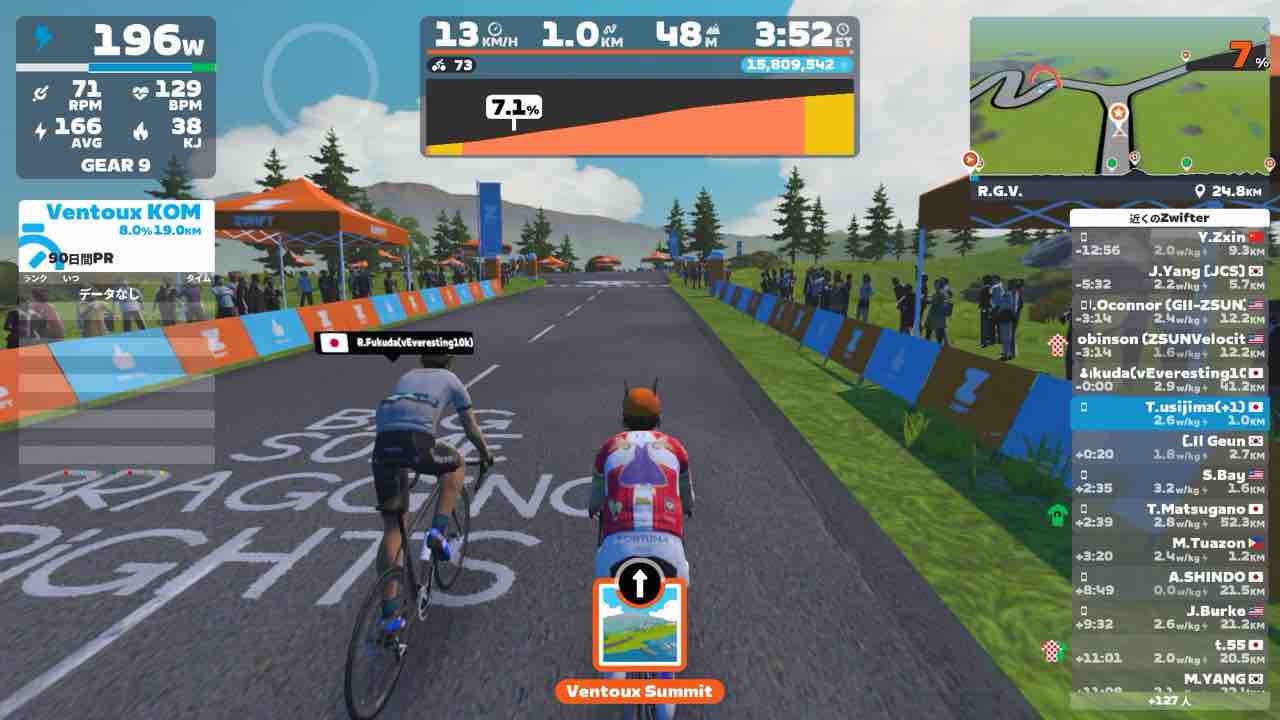Select rider t.55 in the list

[x=1169, y=652]
